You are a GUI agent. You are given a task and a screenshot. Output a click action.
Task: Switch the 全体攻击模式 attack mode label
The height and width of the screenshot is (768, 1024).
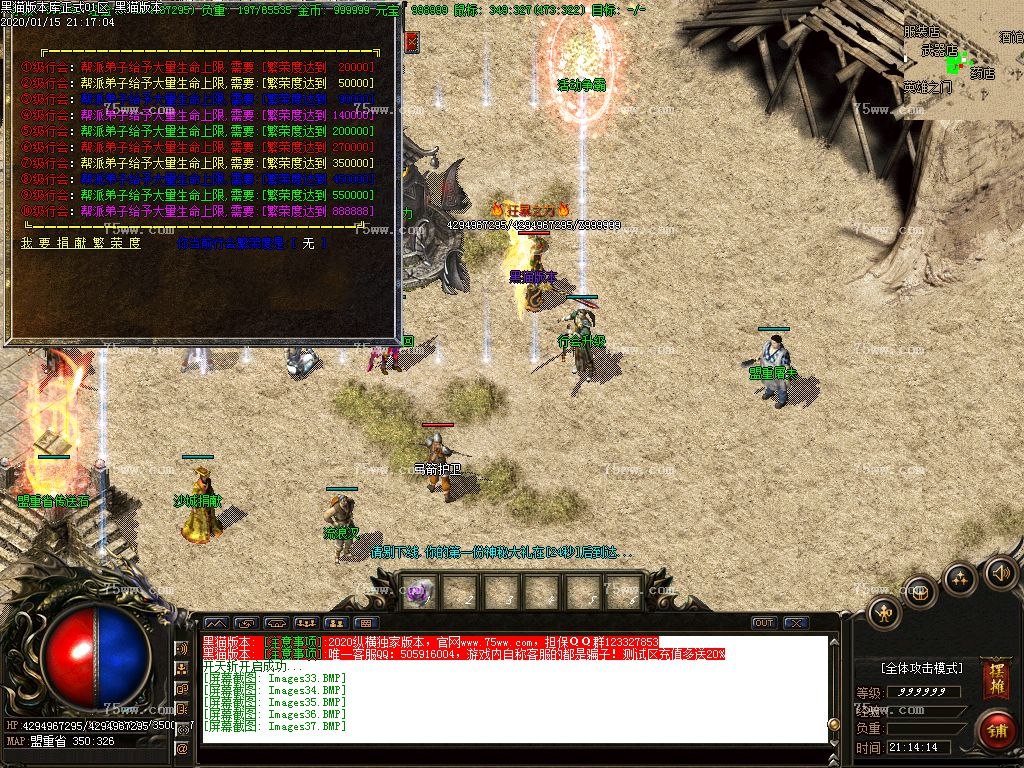921,668
